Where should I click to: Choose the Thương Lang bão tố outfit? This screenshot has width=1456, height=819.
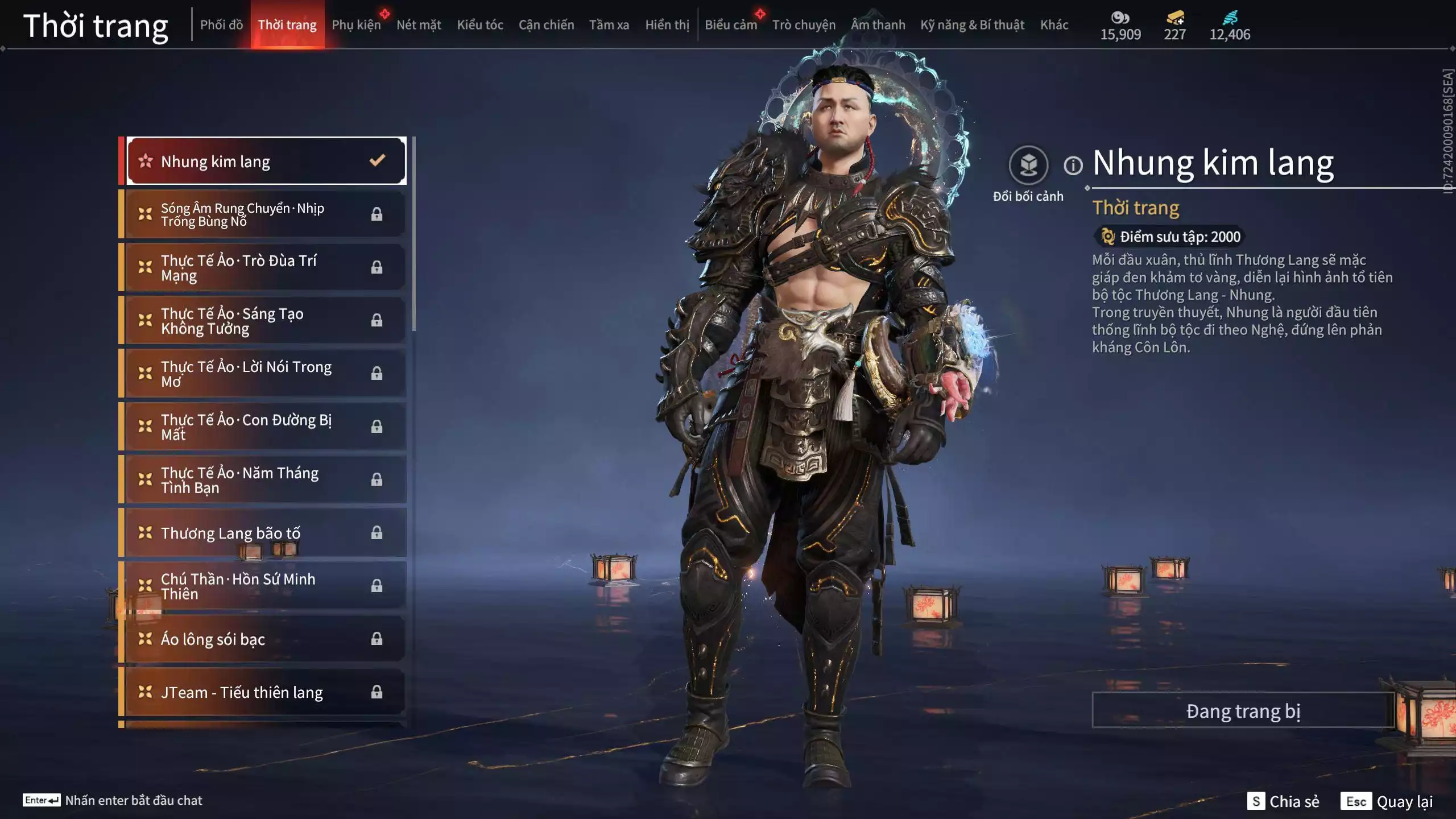point(265,533)
